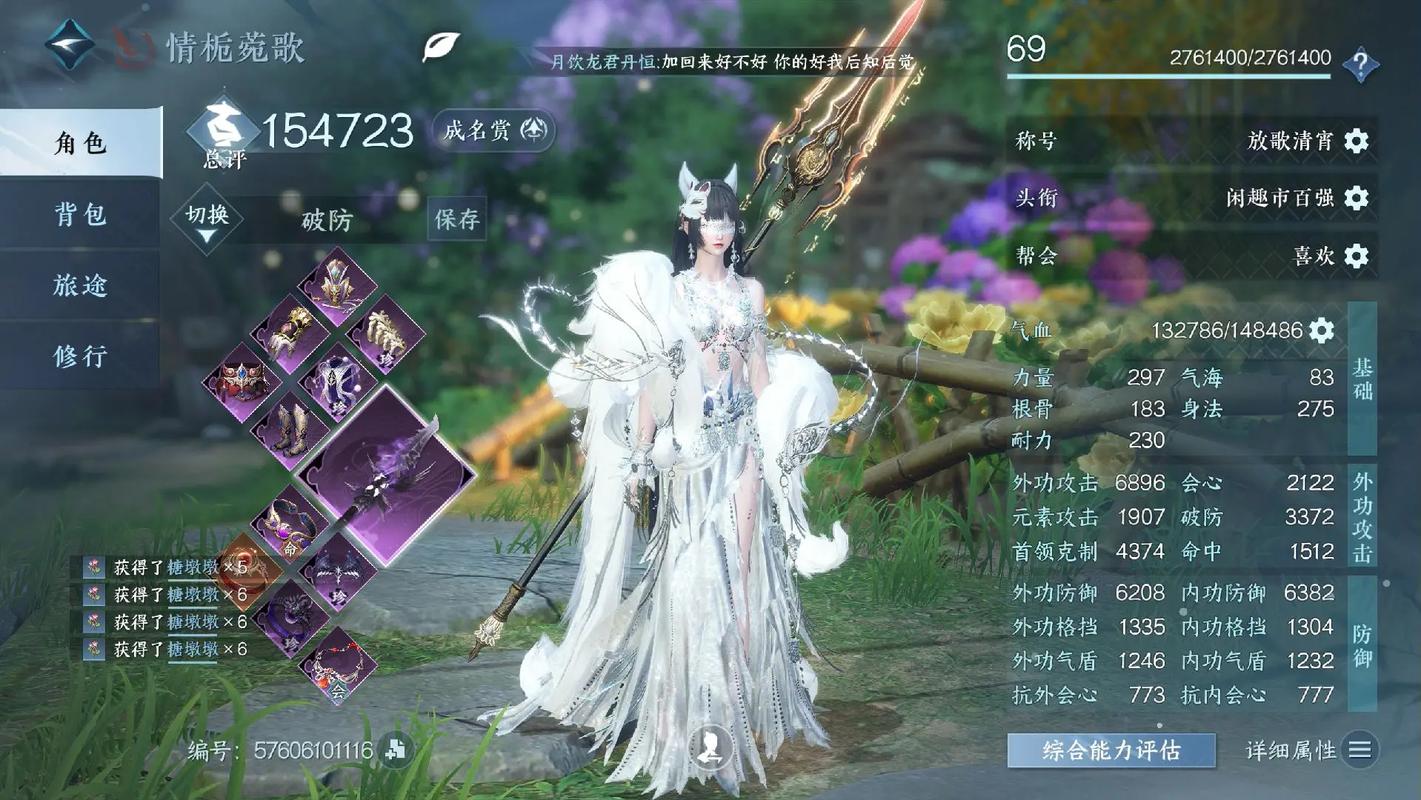Open the 旅途 (journey) tab
The height and width of the screenshot is (800, 1421).
point(80,285)
